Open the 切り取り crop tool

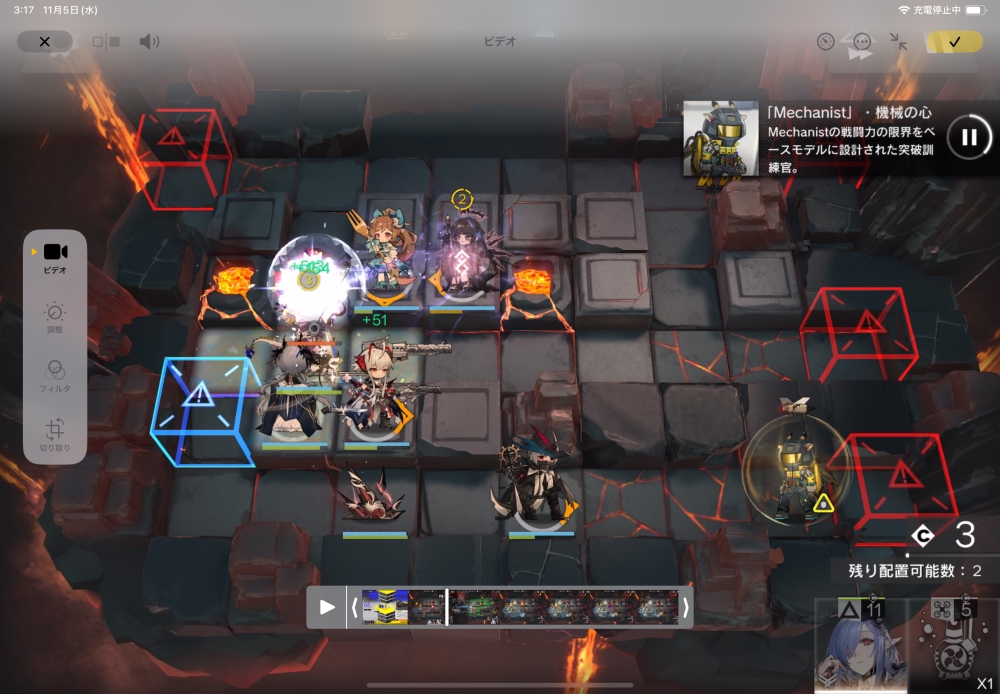click(56, 435)
